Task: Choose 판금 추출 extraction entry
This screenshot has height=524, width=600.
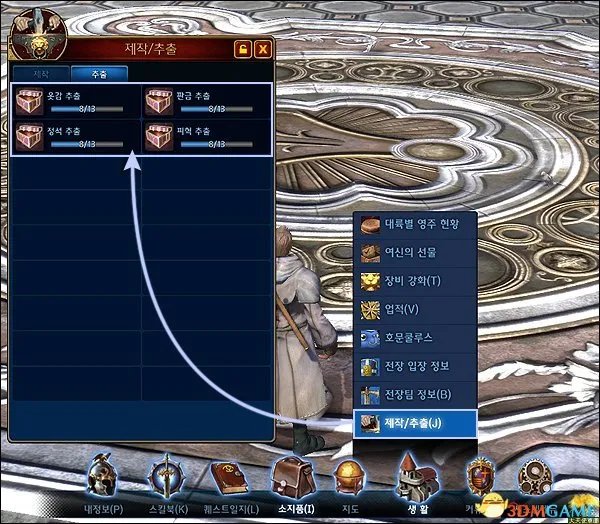Action: [x=206, y=102]
